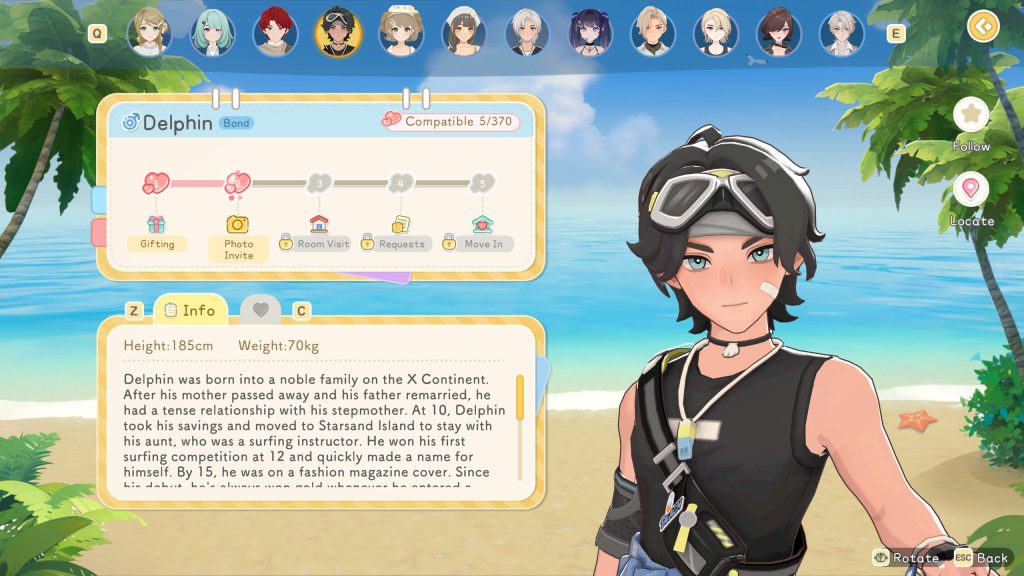Choose the dark purple-haired character portrait

590,32
